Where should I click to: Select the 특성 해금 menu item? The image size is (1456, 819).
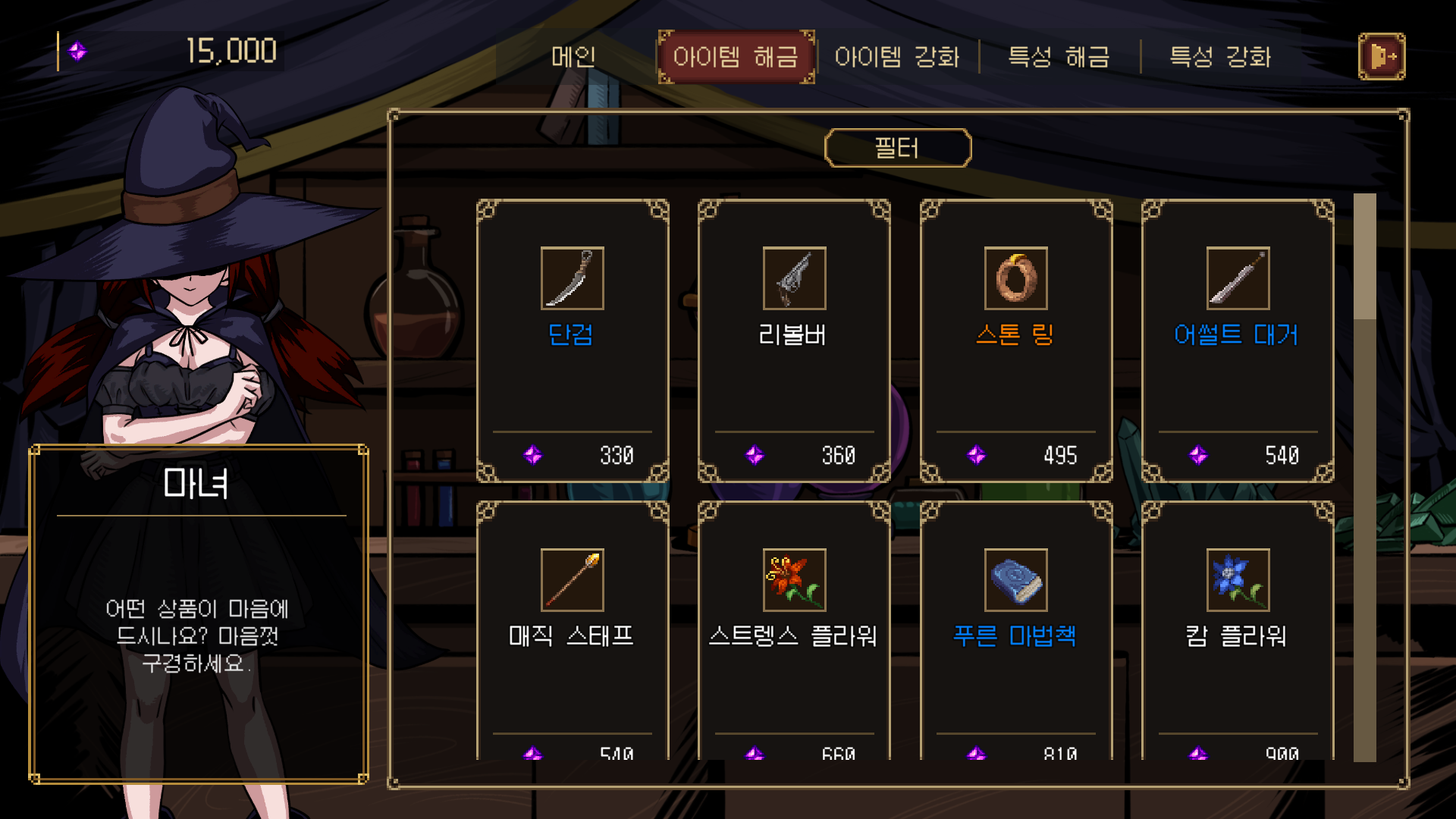click(1059, 56)
